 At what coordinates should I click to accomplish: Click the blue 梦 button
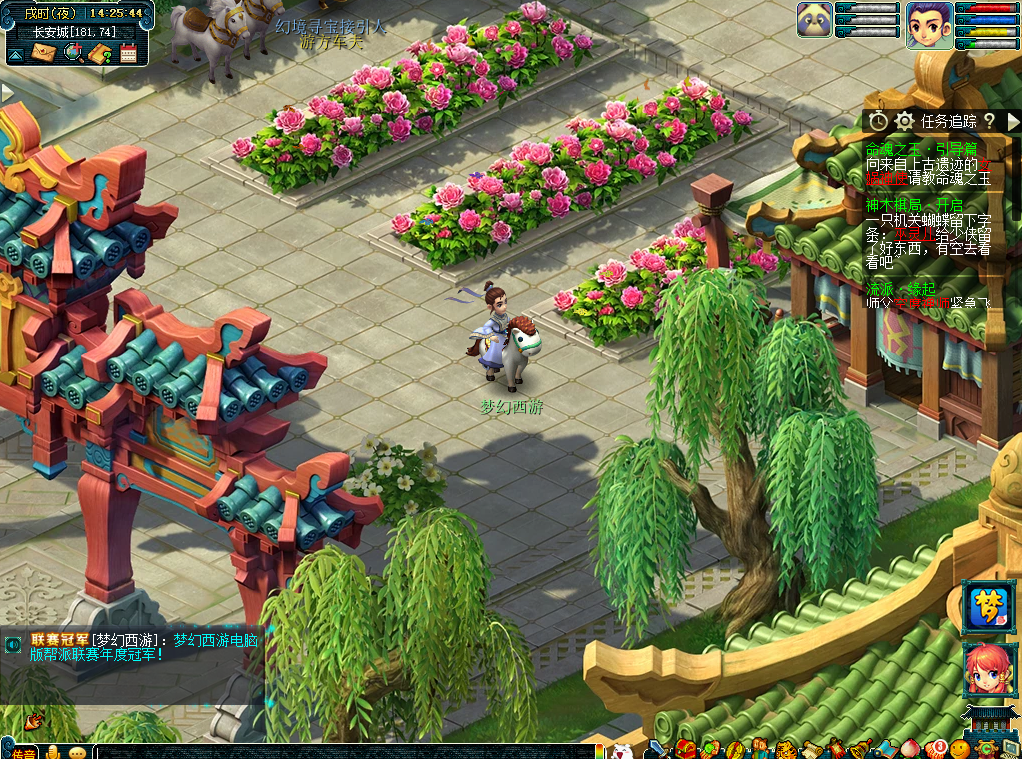(x=987, y=605)
